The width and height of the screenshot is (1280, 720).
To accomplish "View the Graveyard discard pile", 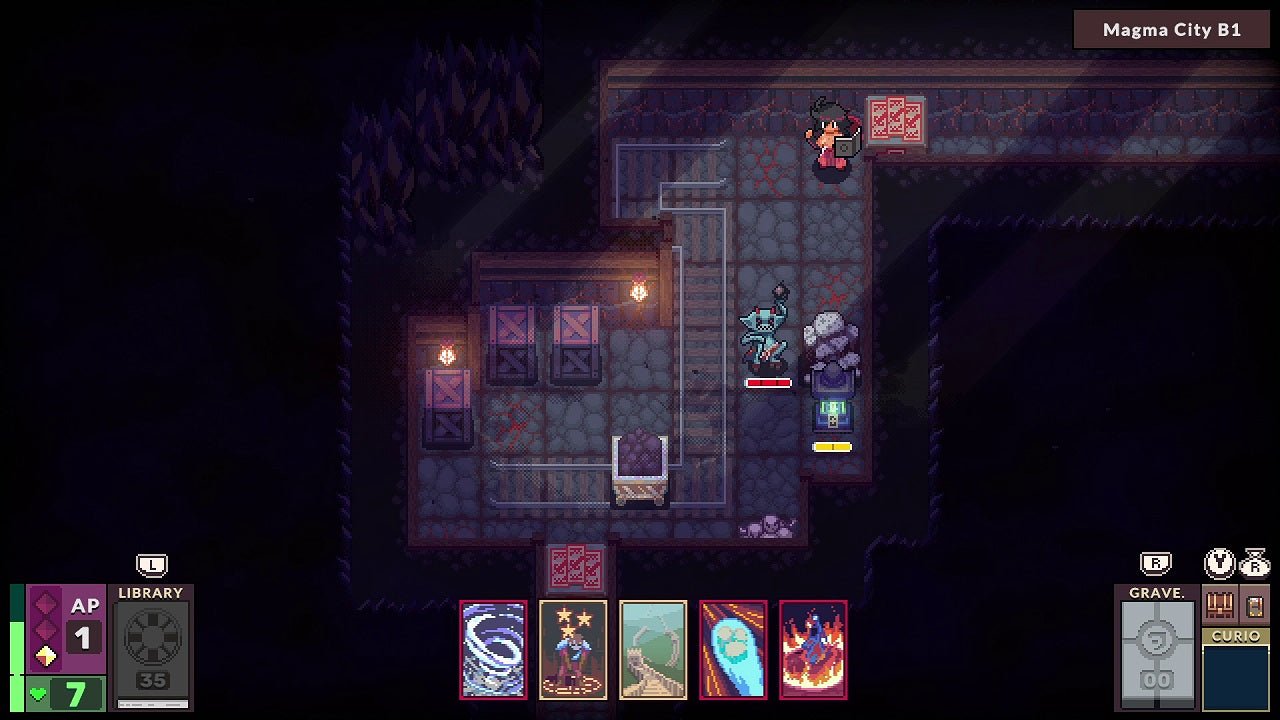I will [x=1157, y=647].
